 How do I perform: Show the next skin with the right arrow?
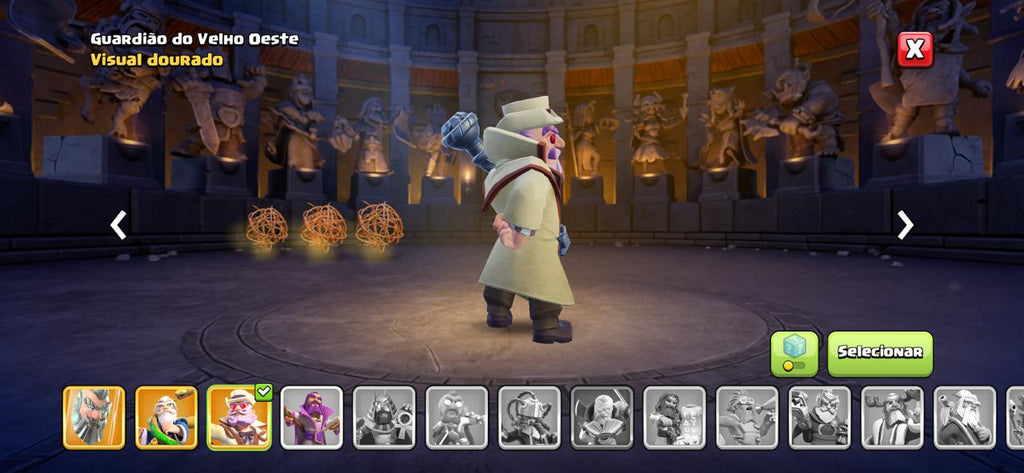[x=905, y=225]
